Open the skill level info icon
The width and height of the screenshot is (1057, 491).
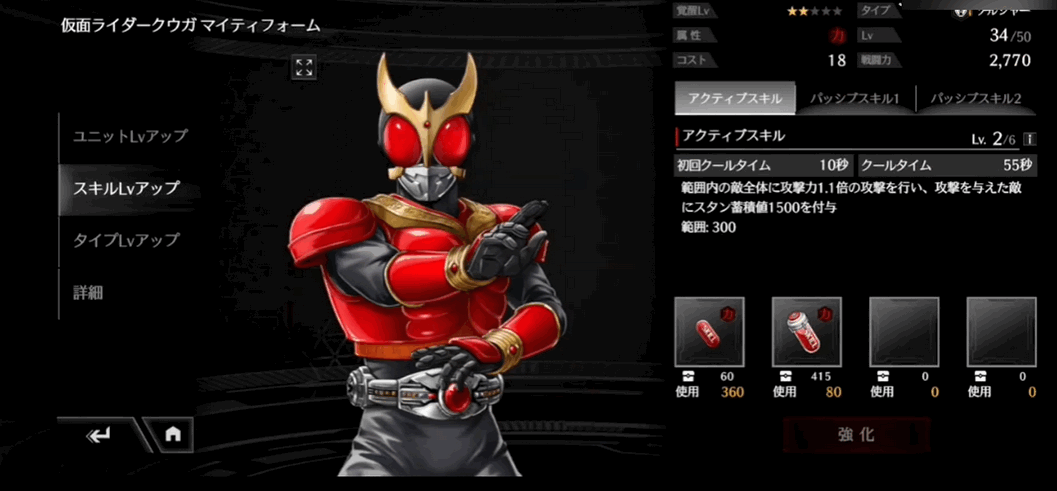[1029, 140]
